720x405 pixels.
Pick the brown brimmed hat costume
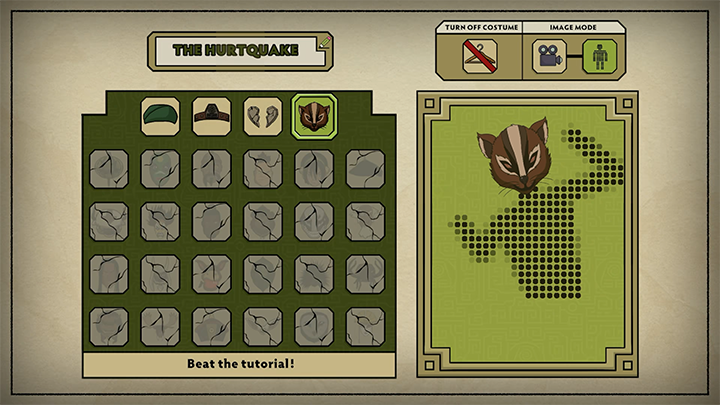click(211, 116)
